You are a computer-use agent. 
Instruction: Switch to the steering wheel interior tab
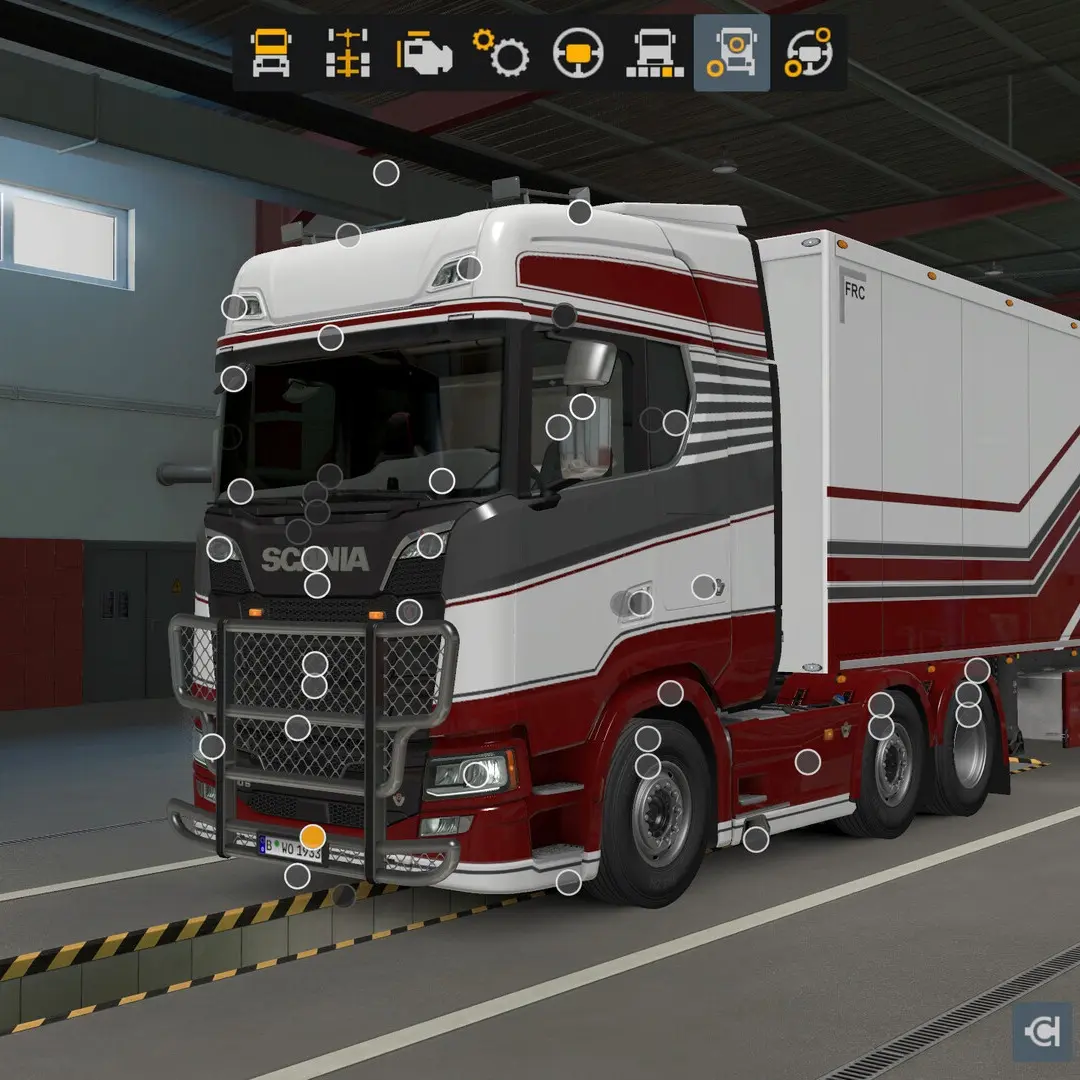(x=578, y=53)
